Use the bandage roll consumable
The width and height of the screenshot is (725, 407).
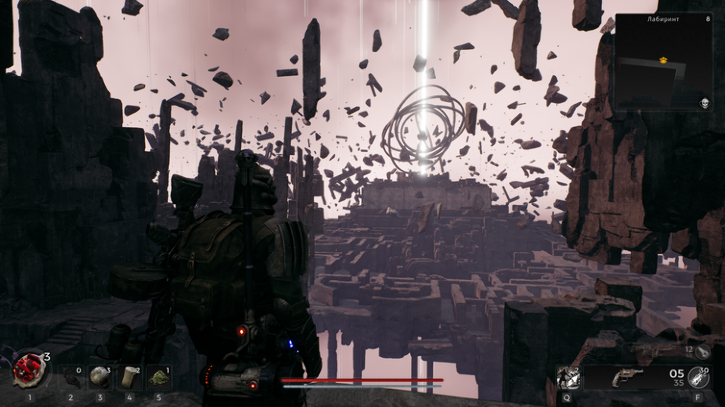[x=129, y=377]
